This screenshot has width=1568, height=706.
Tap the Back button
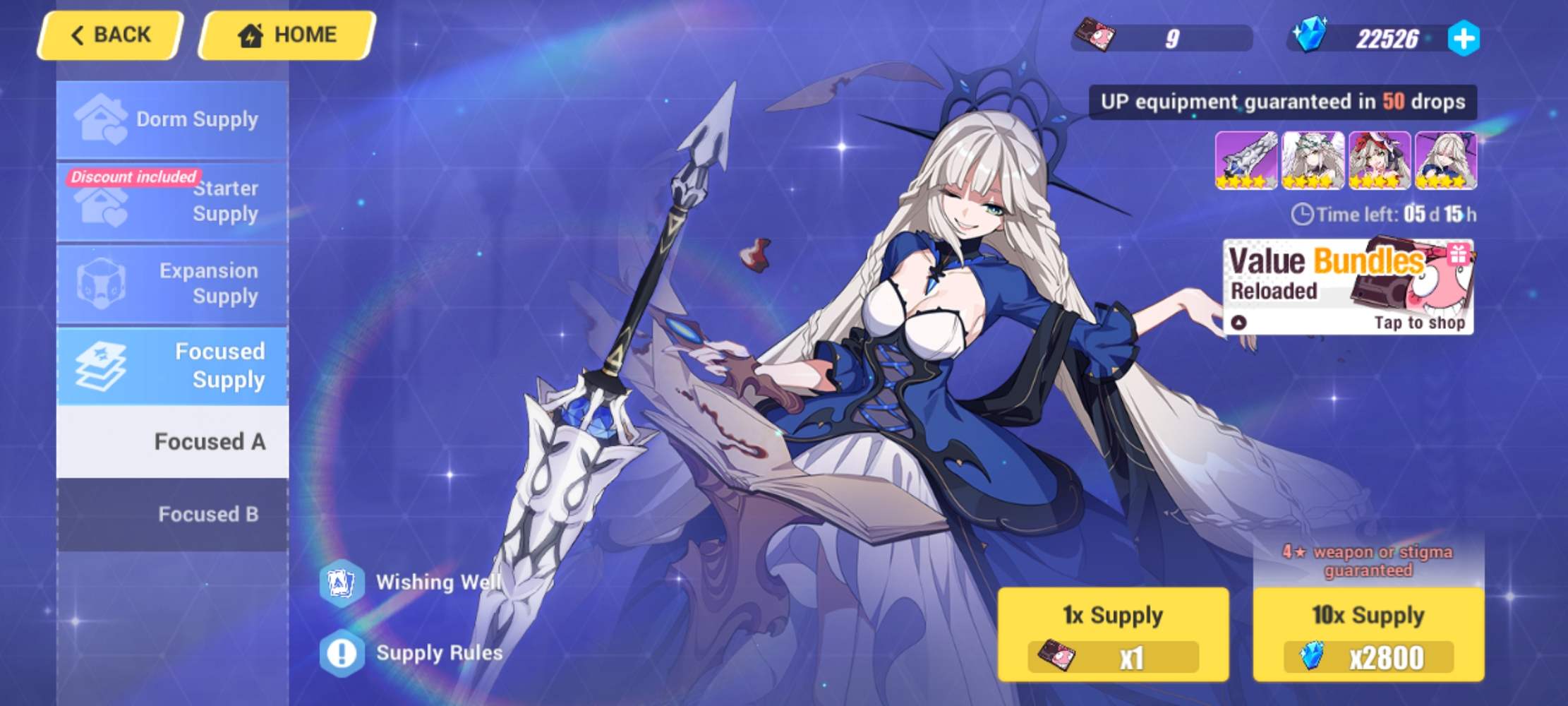109,34
